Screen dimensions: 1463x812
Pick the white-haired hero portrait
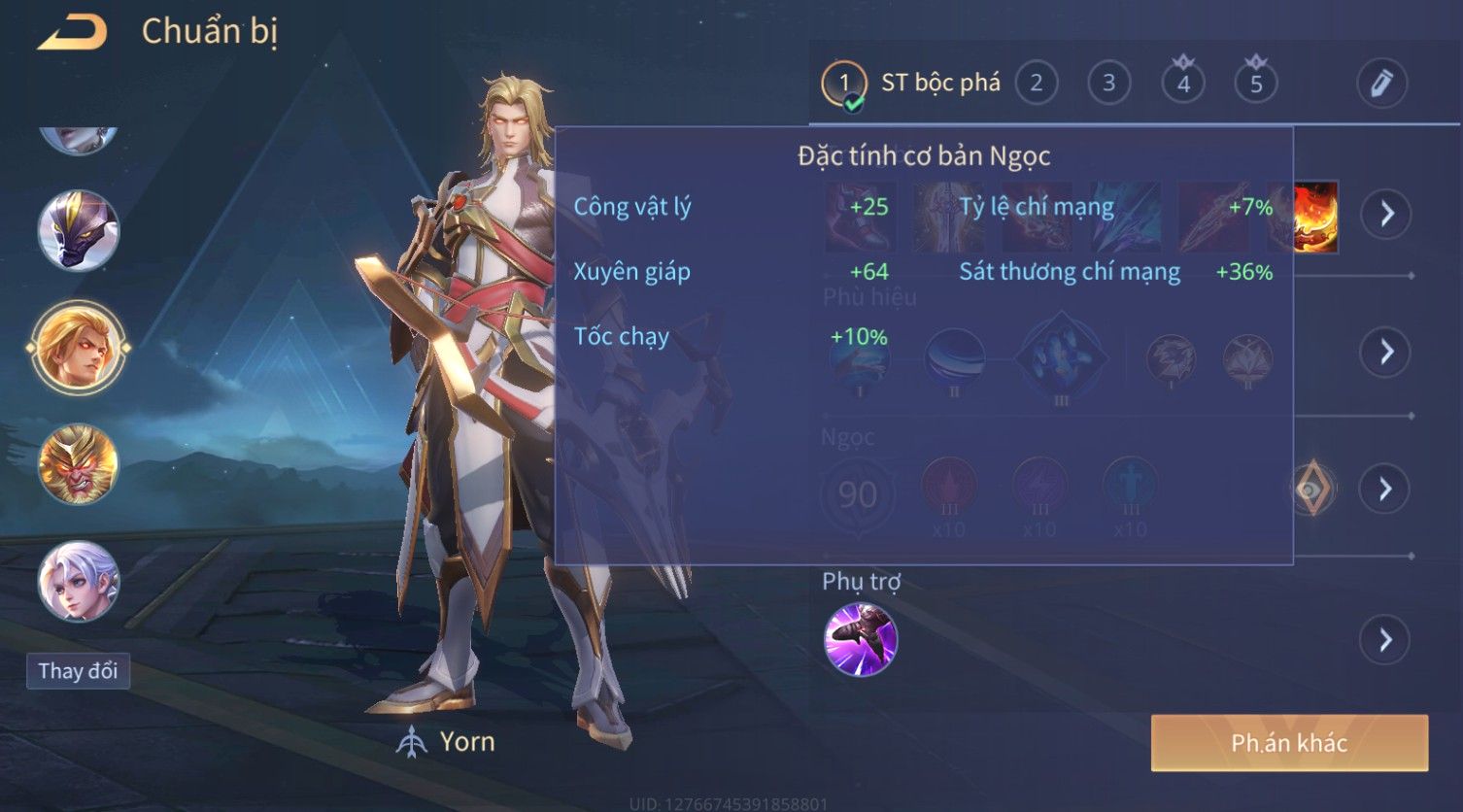coord(78,580)
